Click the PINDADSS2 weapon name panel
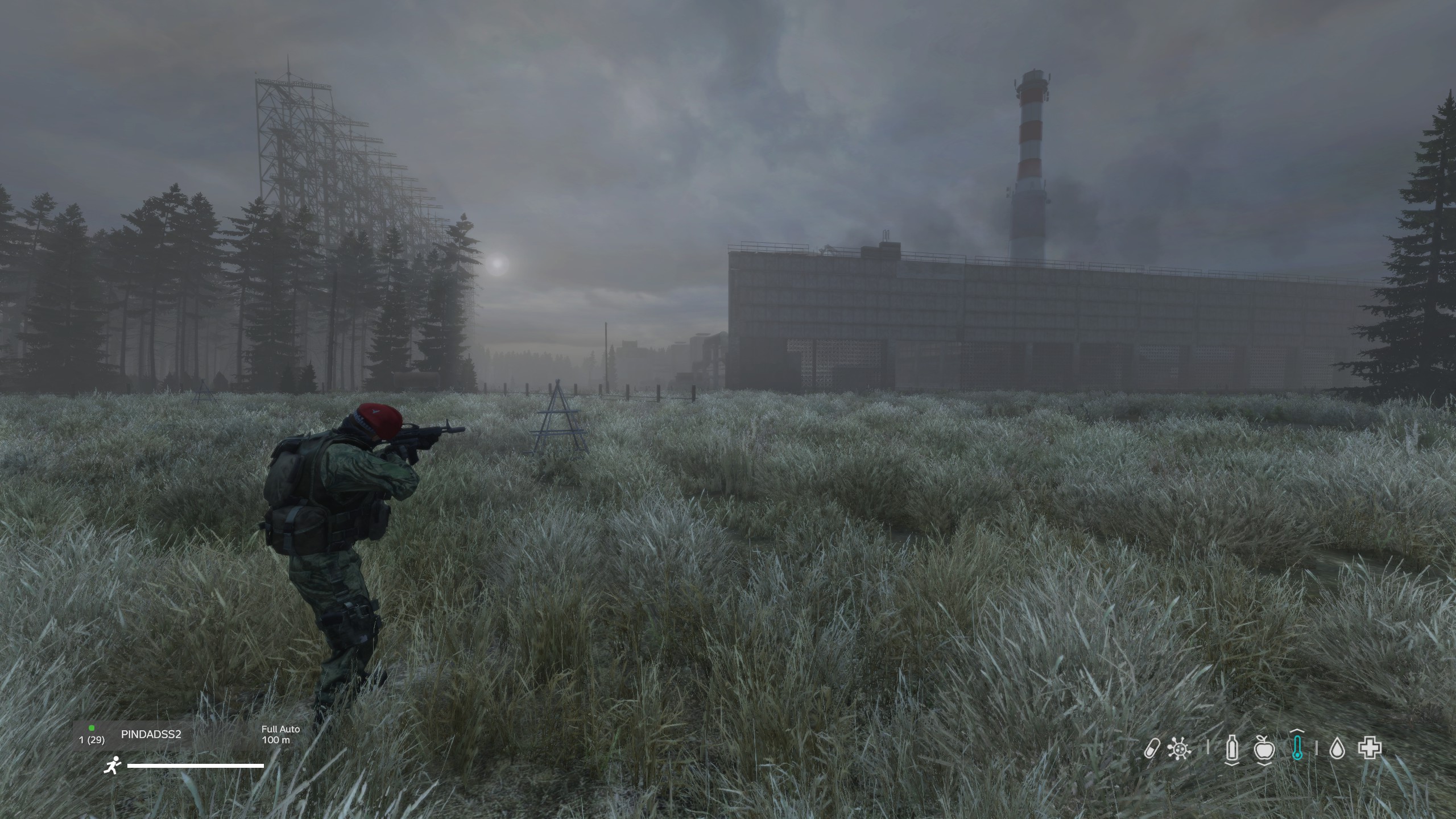The image size is (1456, 819). click(151, 734)
